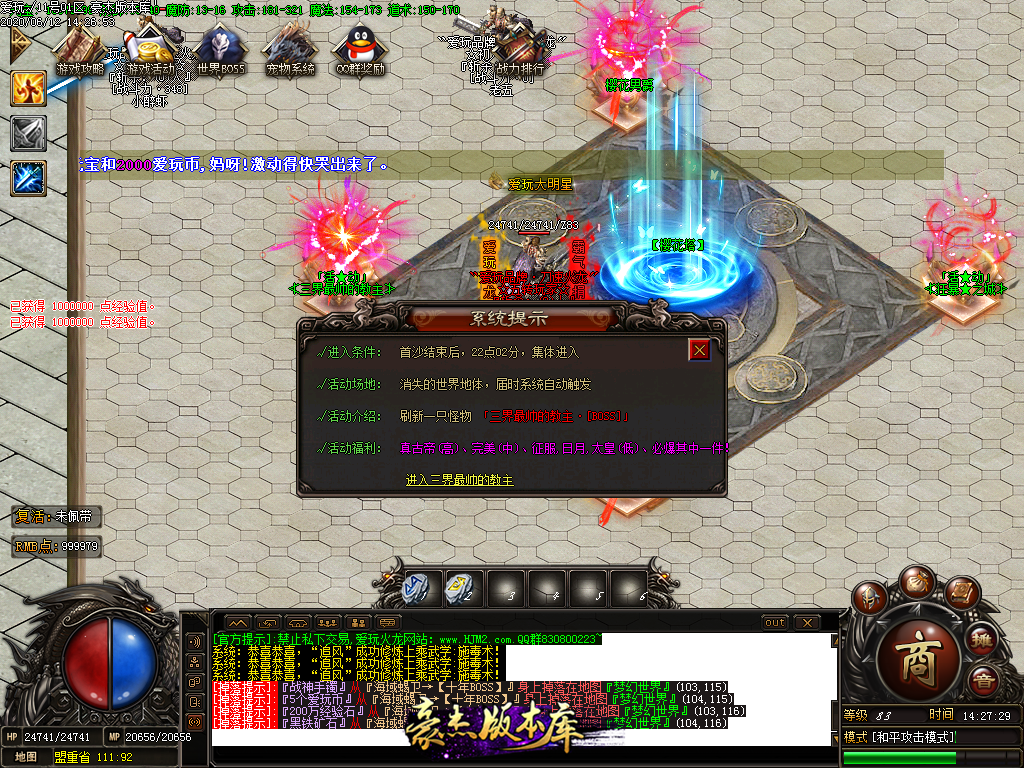Click the chat panel 'out' button
1024x768 pixels.
pos(775,622)
